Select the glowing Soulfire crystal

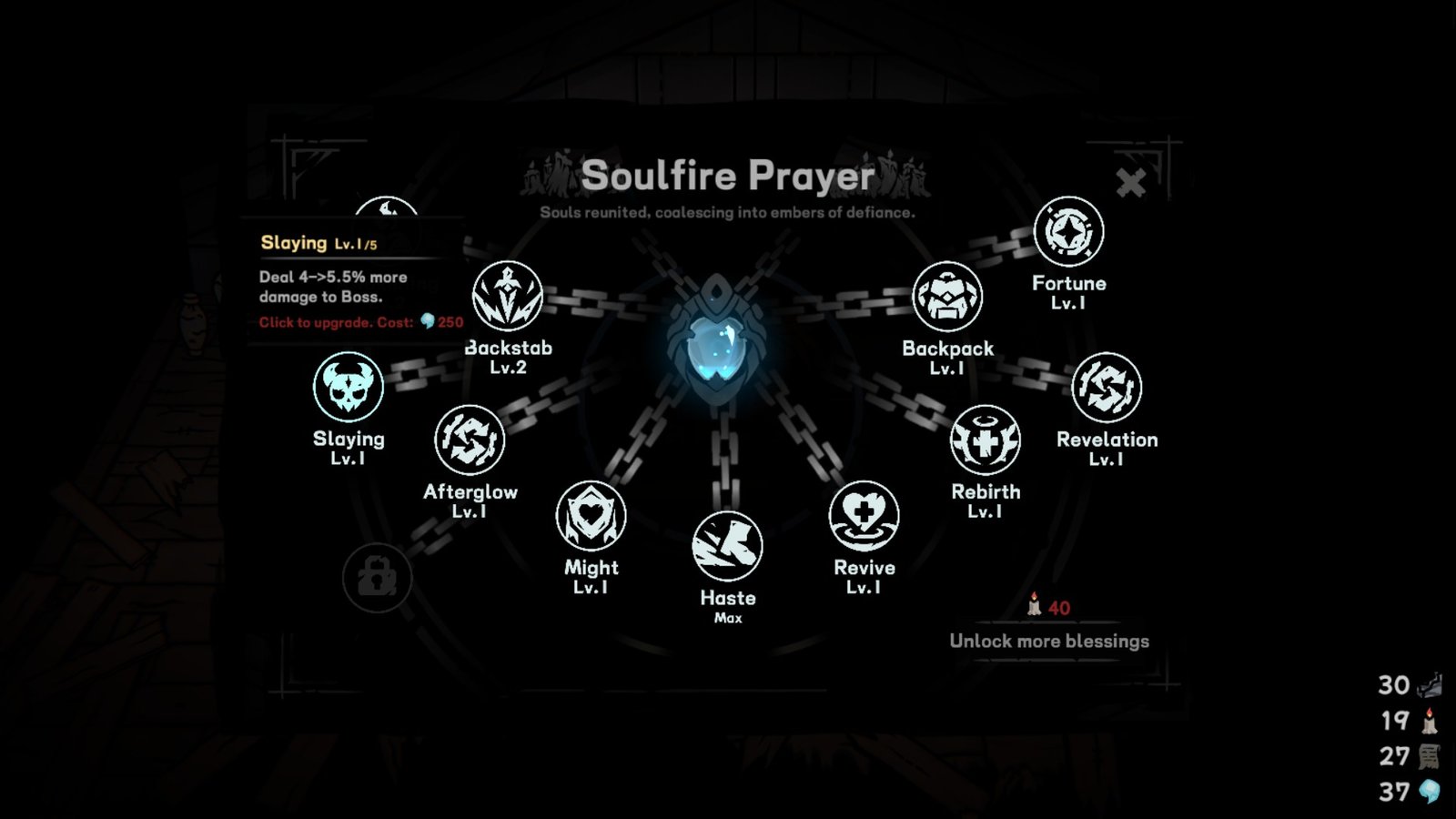tap(719, 346)
